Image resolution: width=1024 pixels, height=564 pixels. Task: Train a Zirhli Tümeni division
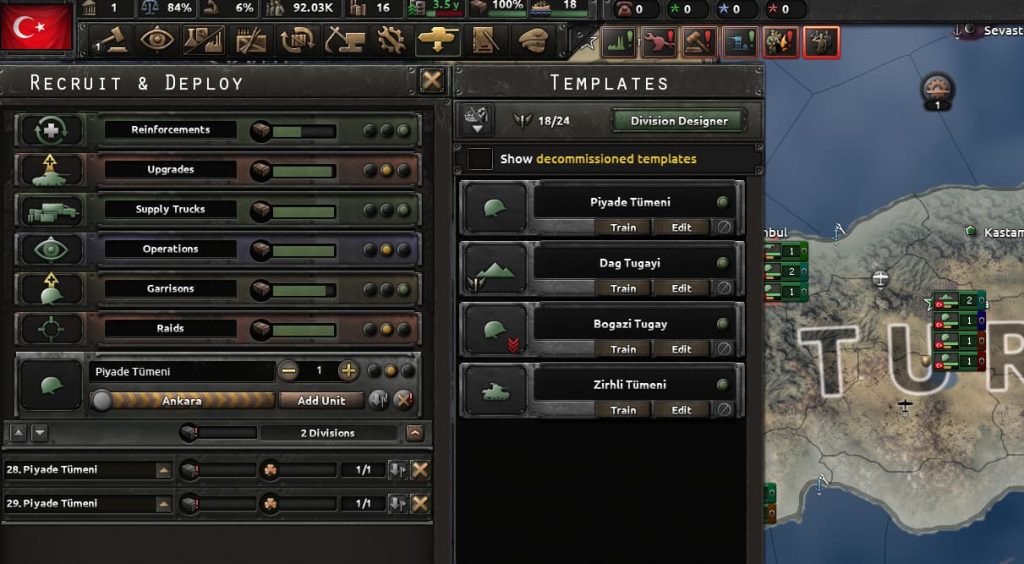point(623,411)
